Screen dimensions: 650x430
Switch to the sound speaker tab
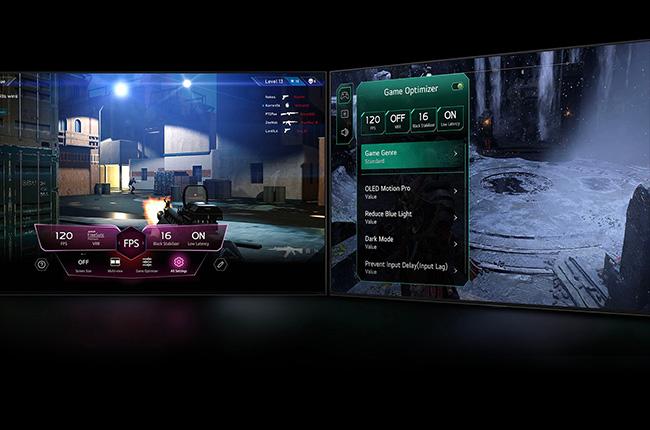pos(345,131)
